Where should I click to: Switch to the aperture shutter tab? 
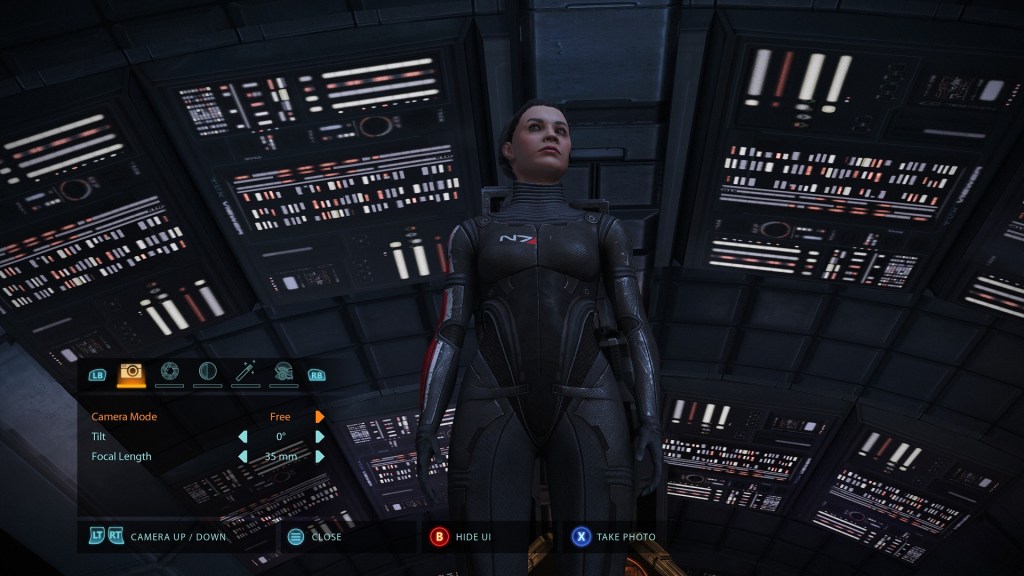coord(169,373)
